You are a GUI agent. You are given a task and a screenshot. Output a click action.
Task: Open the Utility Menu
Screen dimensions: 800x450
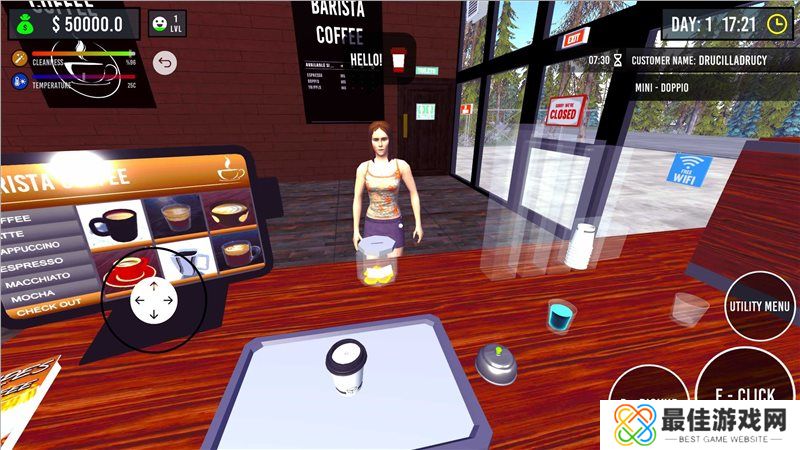pyautogui.click(x=759, y=307)
